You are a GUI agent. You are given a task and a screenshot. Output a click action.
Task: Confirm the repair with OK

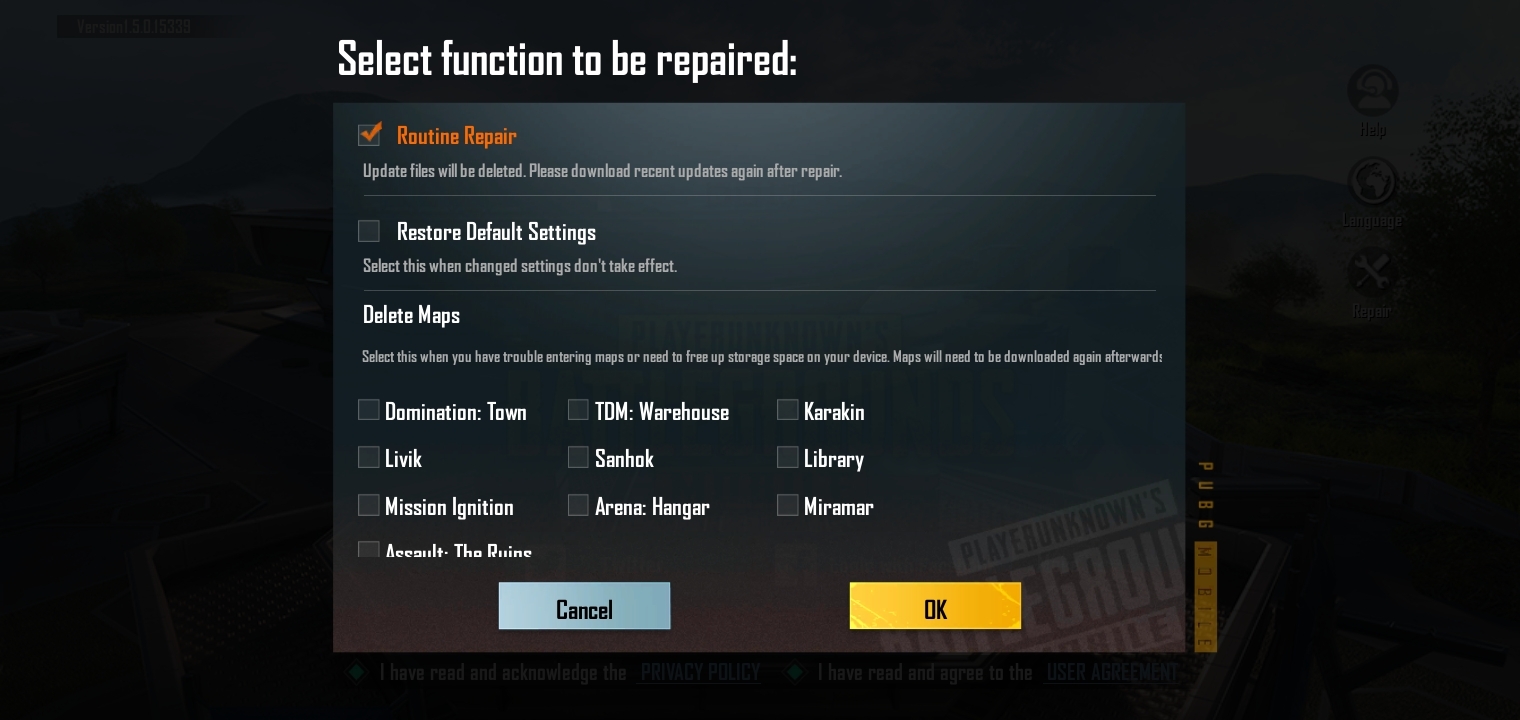[935, 607]
